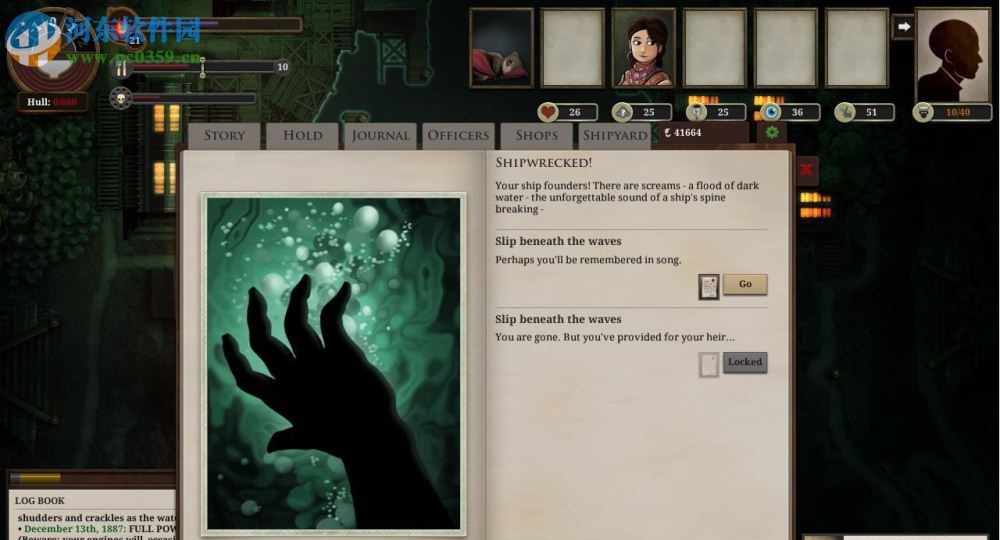Open the Log Book panel
This screenshot has width=1000, height=540.
[x=40, y=500]
